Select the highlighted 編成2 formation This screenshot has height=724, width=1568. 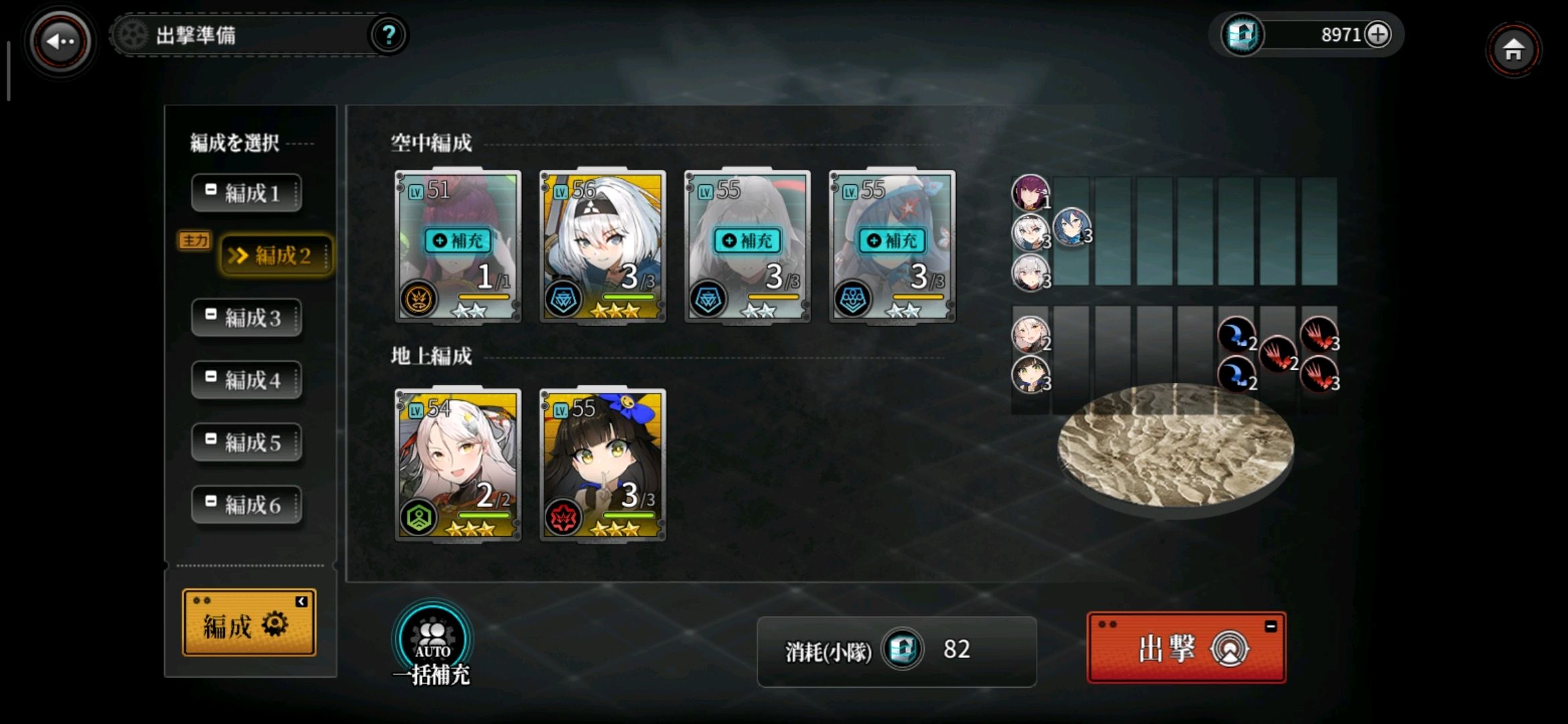pos(275,255)
